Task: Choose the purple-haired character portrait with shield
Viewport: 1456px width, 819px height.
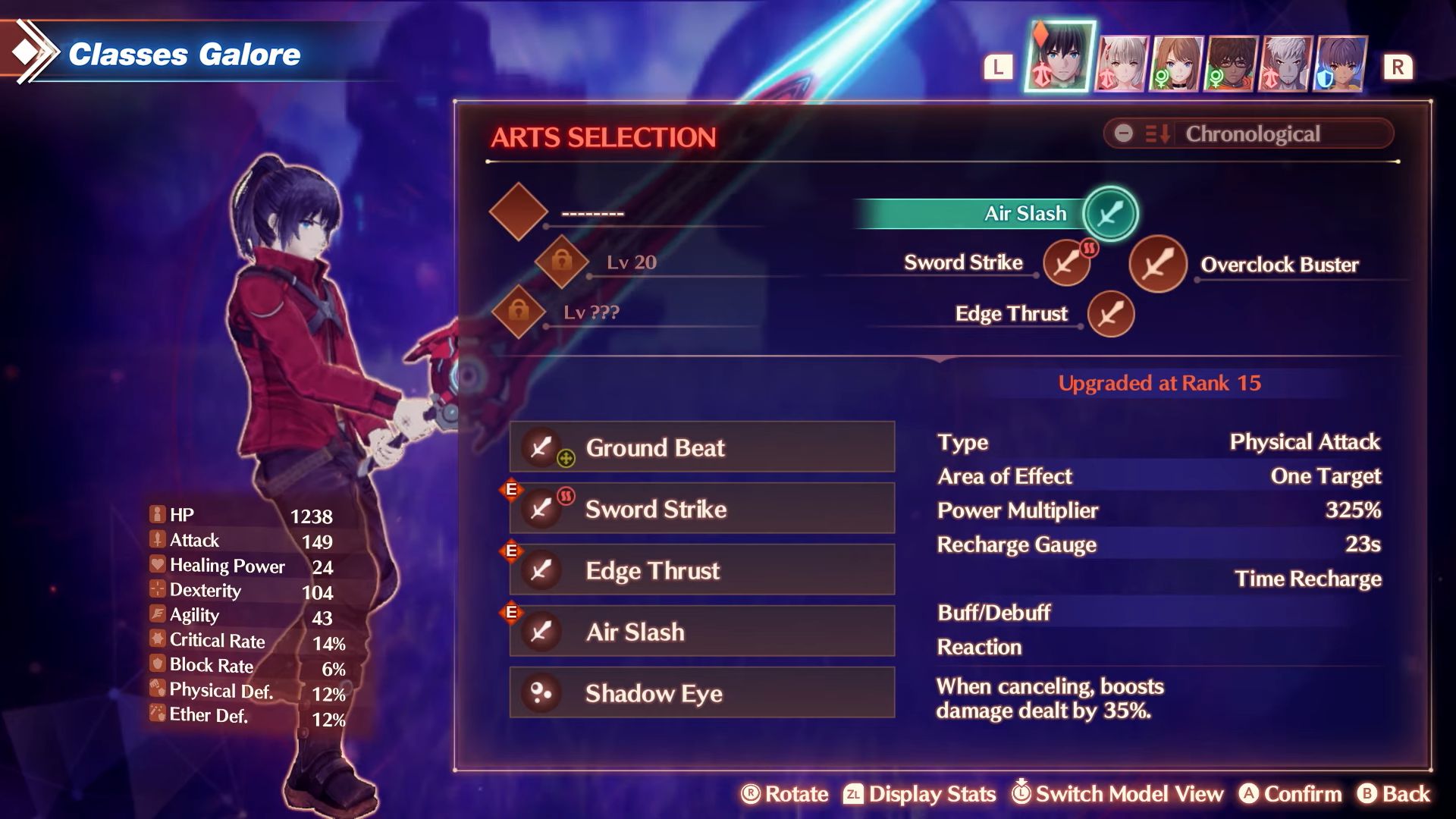Action: coord(1341,63)
